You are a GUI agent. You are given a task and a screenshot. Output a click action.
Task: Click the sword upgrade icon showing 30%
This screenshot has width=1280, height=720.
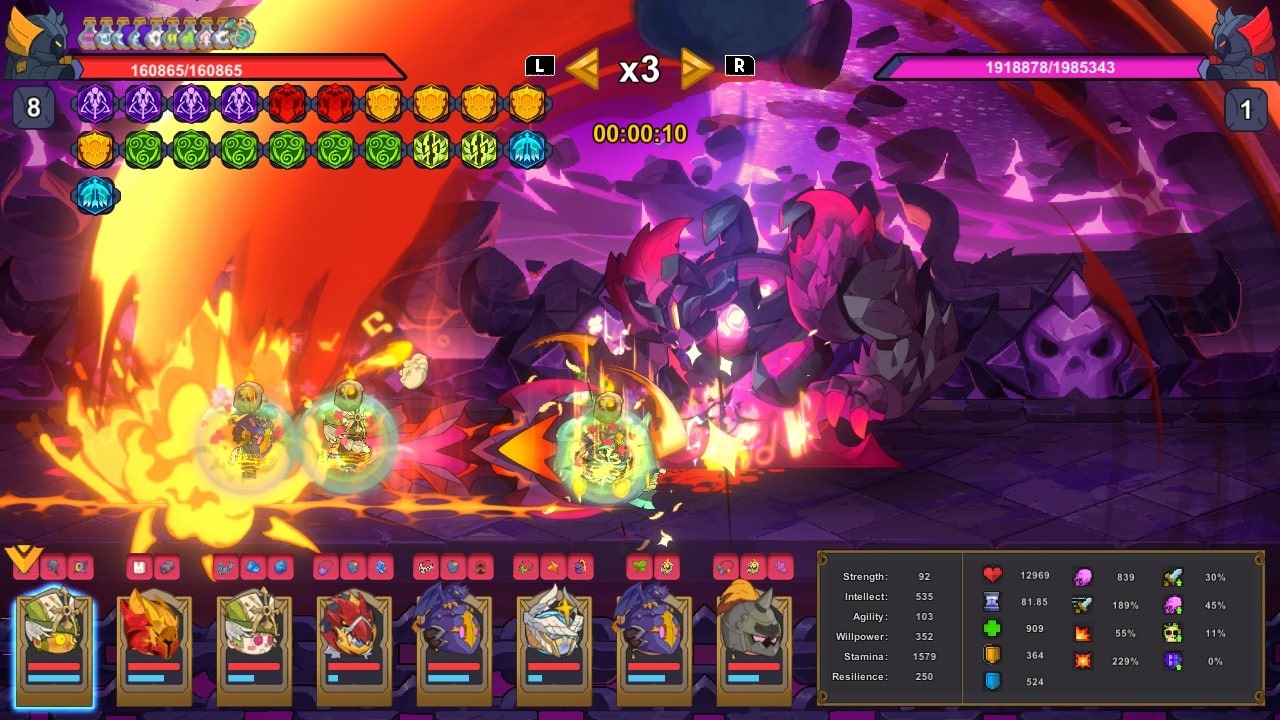1171,578
